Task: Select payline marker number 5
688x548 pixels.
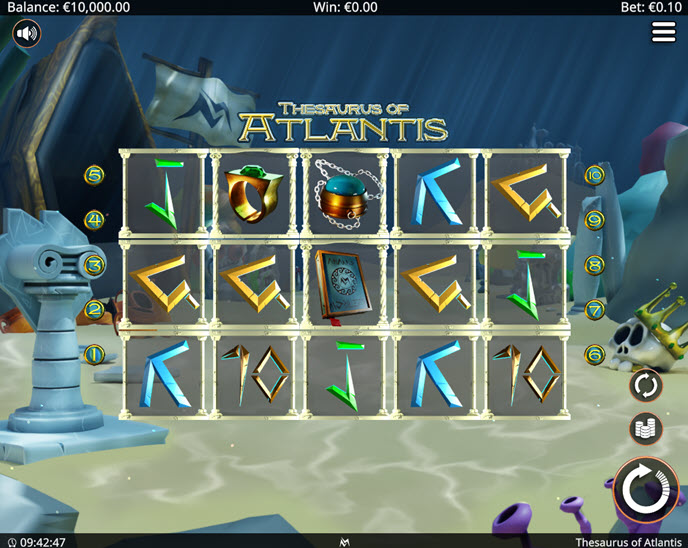Action: pos(95,175)
